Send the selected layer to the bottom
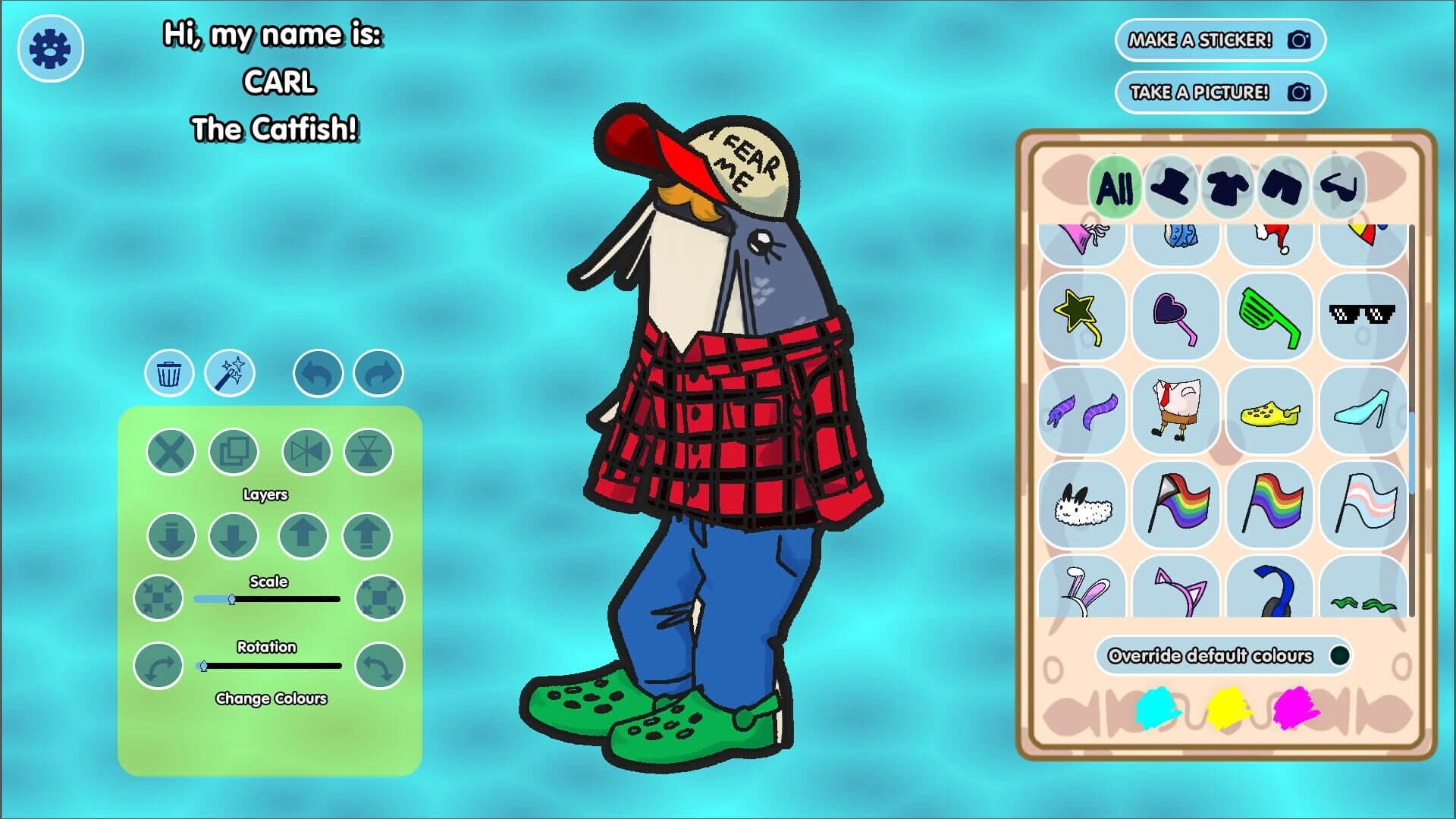The height and width of the screenshot is (819, 1456). click(170, 533)
